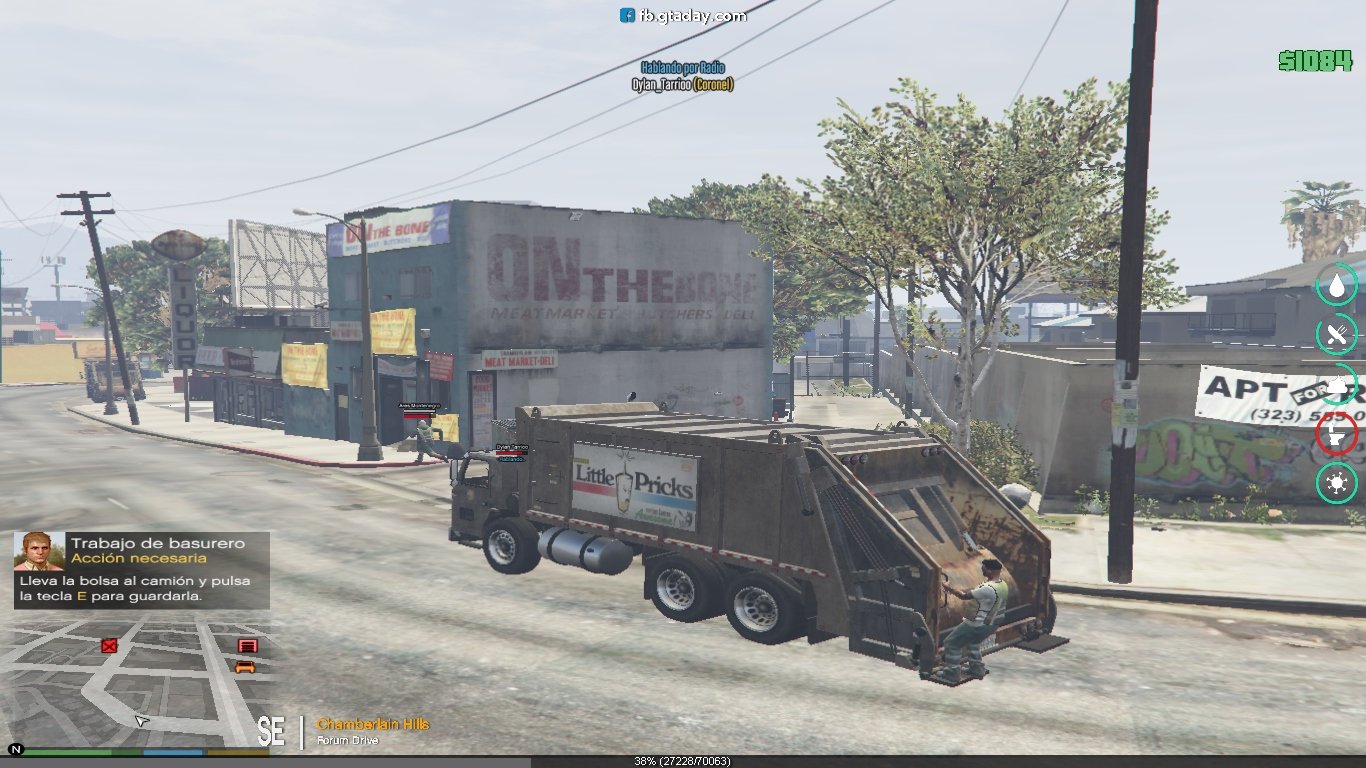This screenshot has height=768, width=1366.
Task: Click the character portrait in the notification
Action: [x=38, y=551]
